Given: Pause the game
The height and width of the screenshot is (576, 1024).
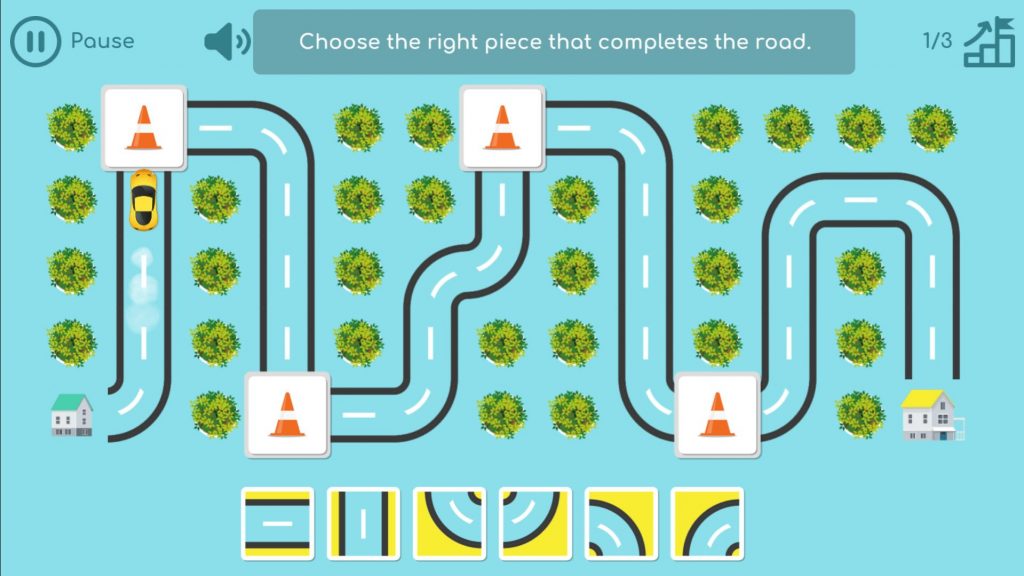Looking at the screenshot, I should click(35, 41).
